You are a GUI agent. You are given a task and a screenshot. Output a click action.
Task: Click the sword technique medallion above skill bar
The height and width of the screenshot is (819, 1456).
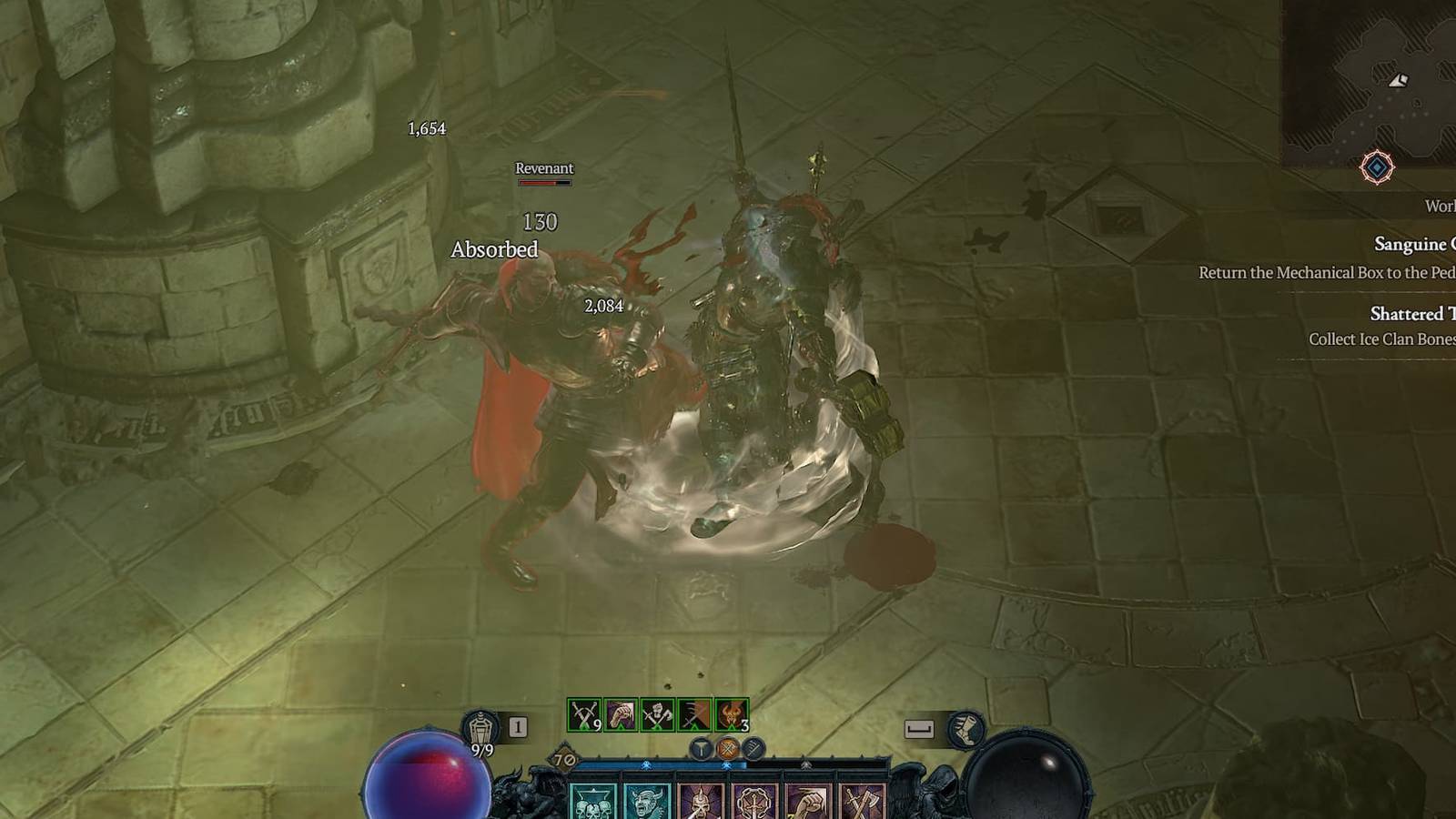coord(753,749)
